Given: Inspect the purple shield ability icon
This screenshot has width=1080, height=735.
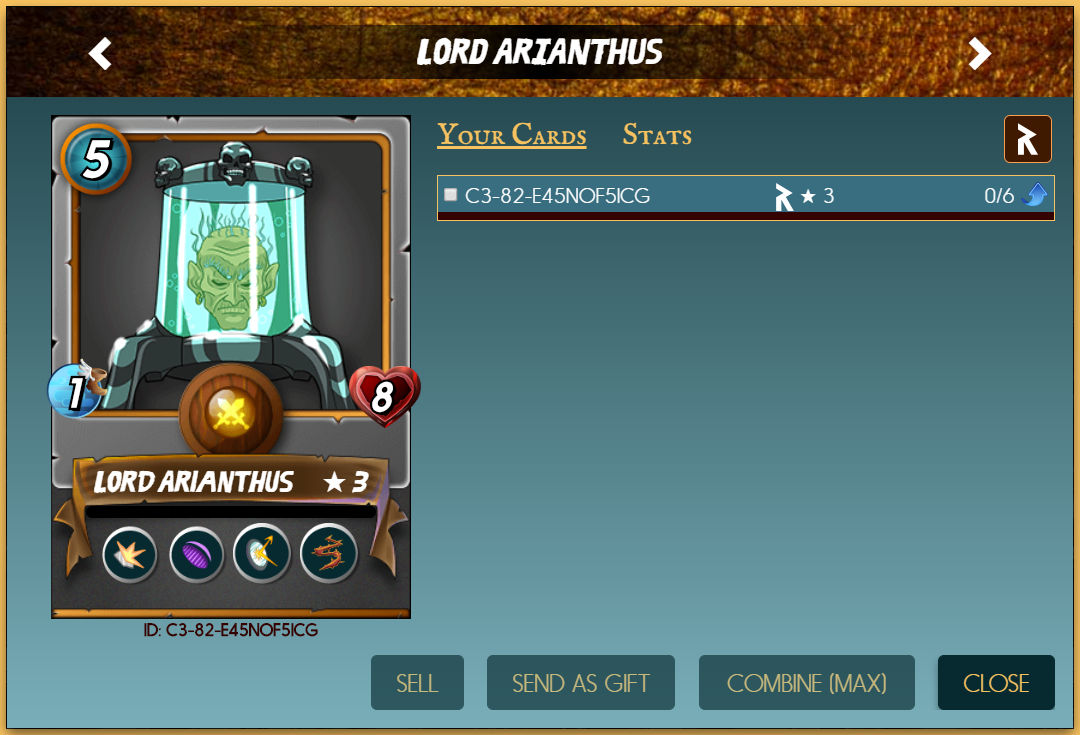Looking at the screenshot, I should tap(196, 554).
